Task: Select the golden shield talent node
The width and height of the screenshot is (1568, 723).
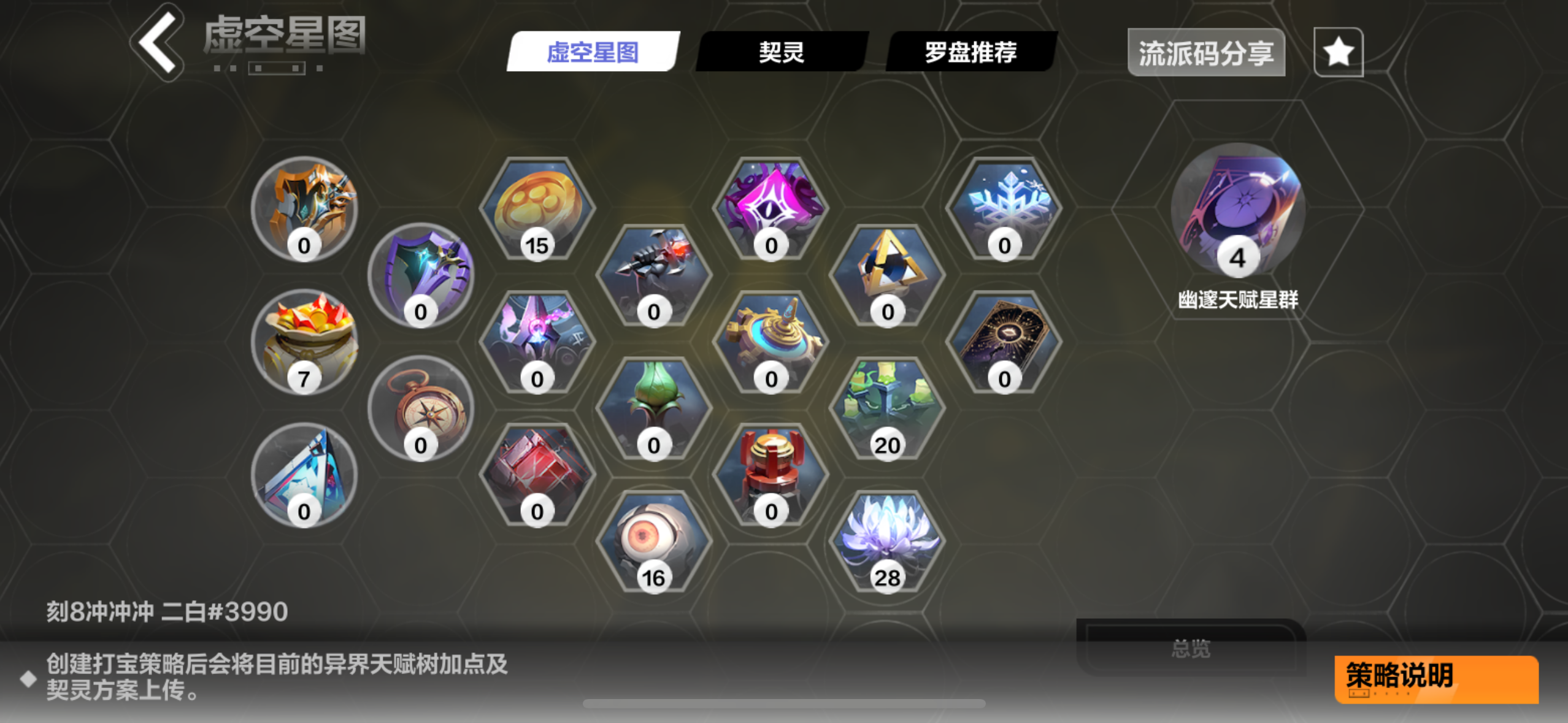Action: point(305,208)
